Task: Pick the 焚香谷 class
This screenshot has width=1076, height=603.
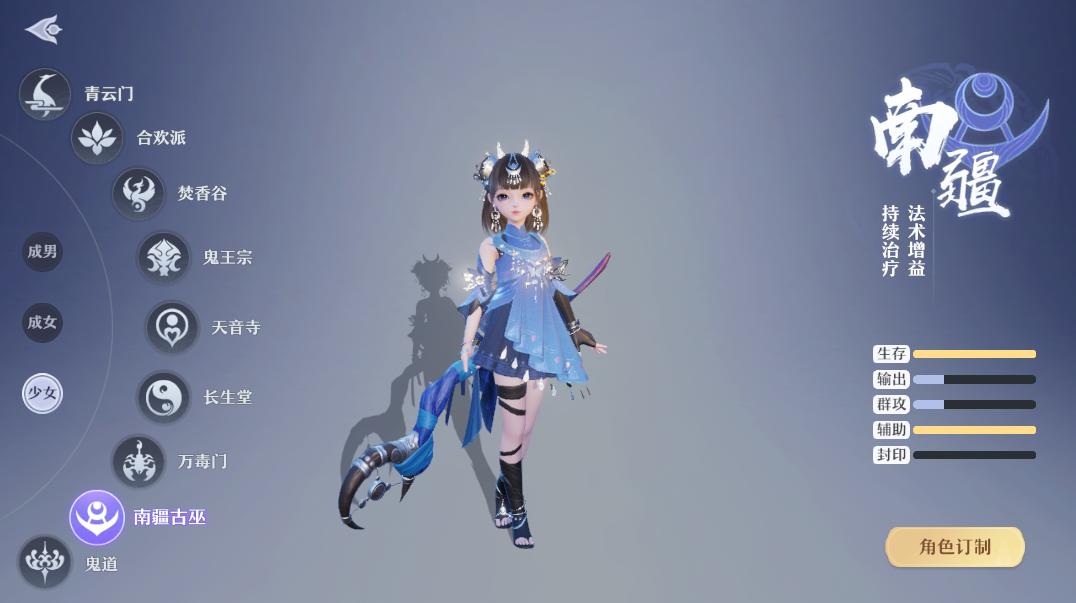Action: [138, 193]
